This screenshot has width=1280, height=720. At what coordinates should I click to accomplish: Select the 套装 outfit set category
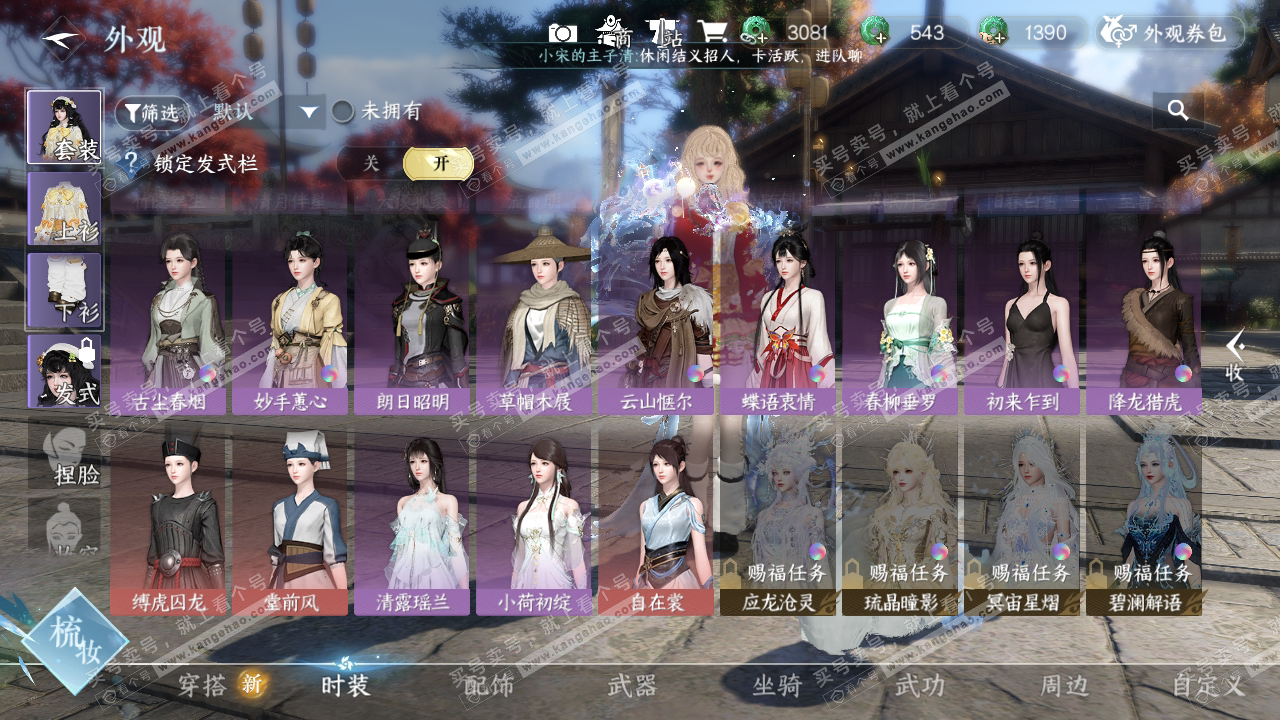[64, 127]
